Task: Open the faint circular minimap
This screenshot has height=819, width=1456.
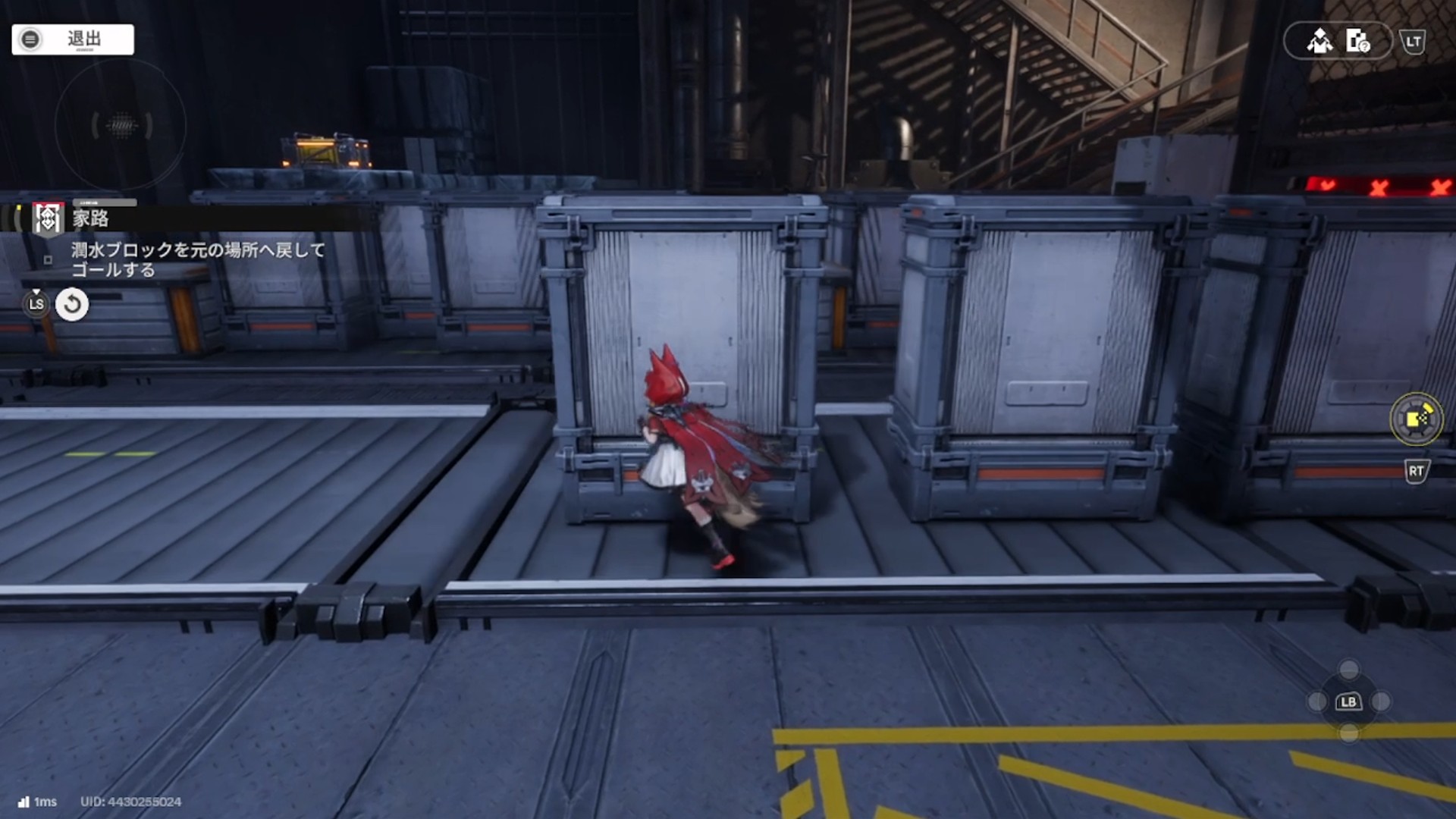Action: tap(121, 125)
